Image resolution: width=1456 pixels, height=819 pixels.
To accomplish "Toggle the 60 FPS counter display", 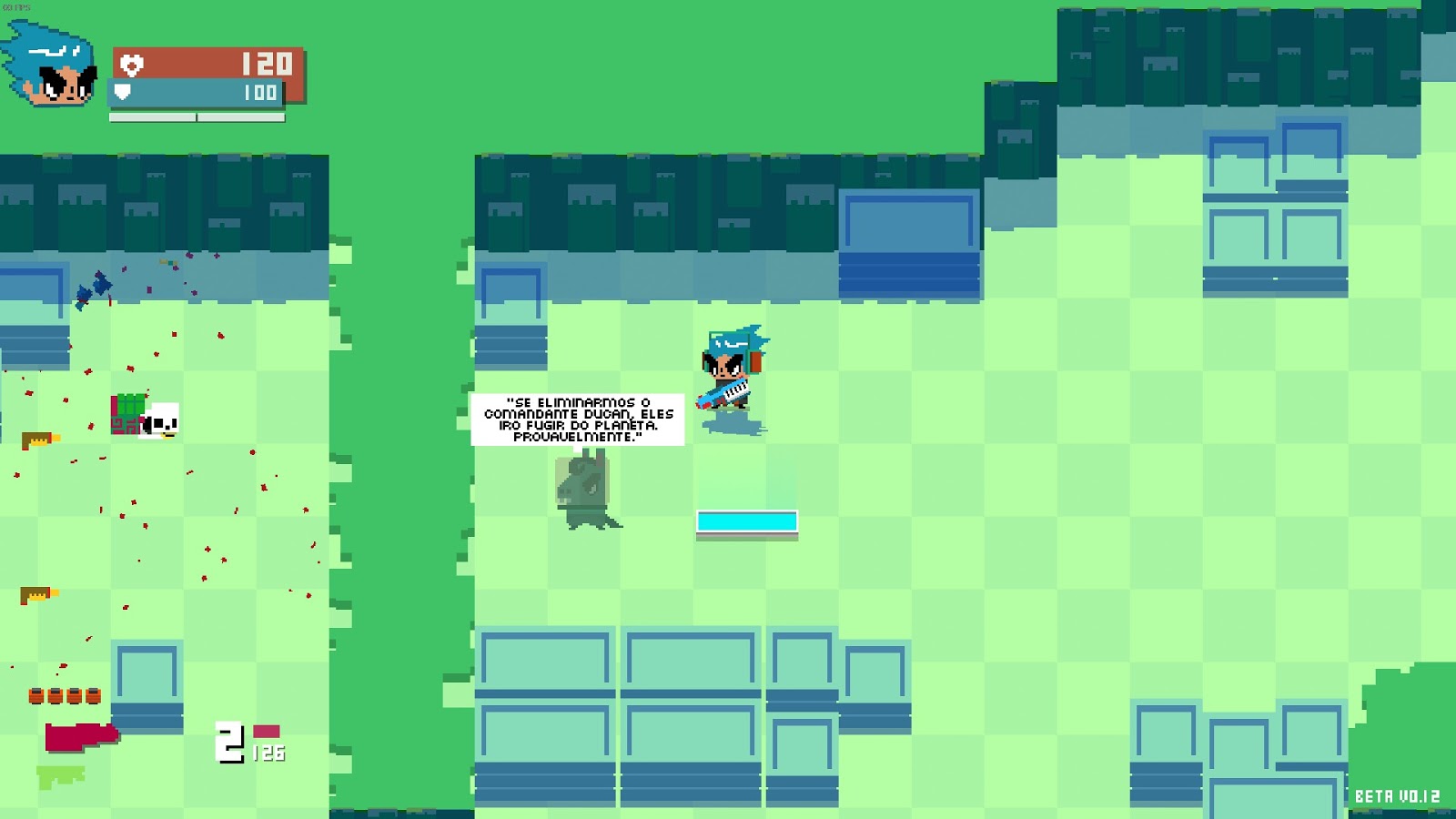I will pos(15,7).
